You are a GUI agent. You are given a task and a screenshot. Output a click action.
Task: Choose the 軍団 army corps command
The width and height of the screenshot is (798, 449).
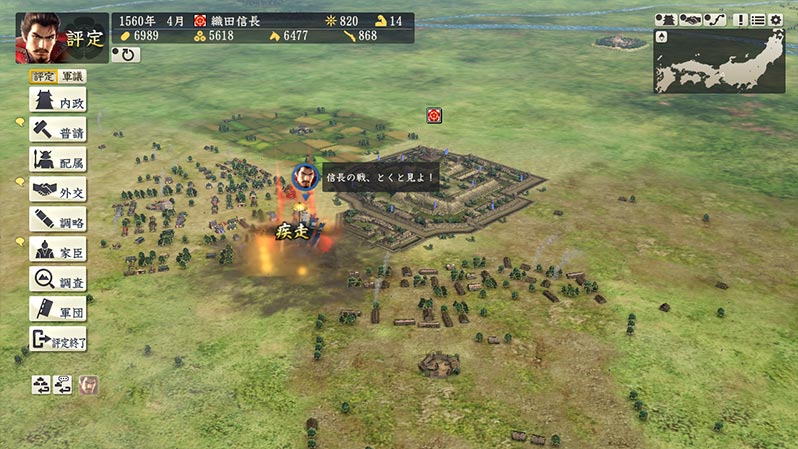point(57,309)
